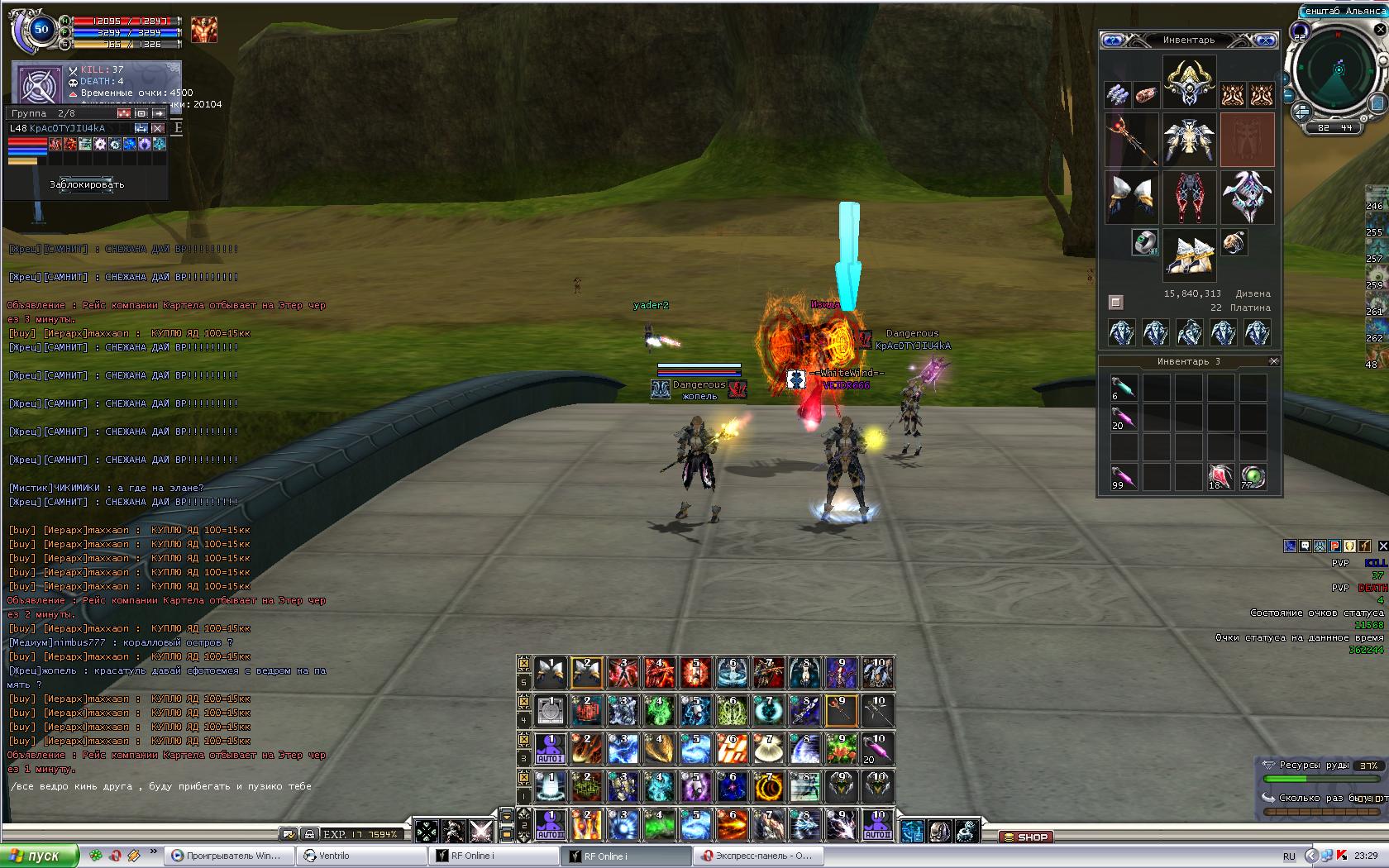The image size is (1389, 868).
Task: Select the equipped red leg armor slot
Action: tap(1189, 197)
